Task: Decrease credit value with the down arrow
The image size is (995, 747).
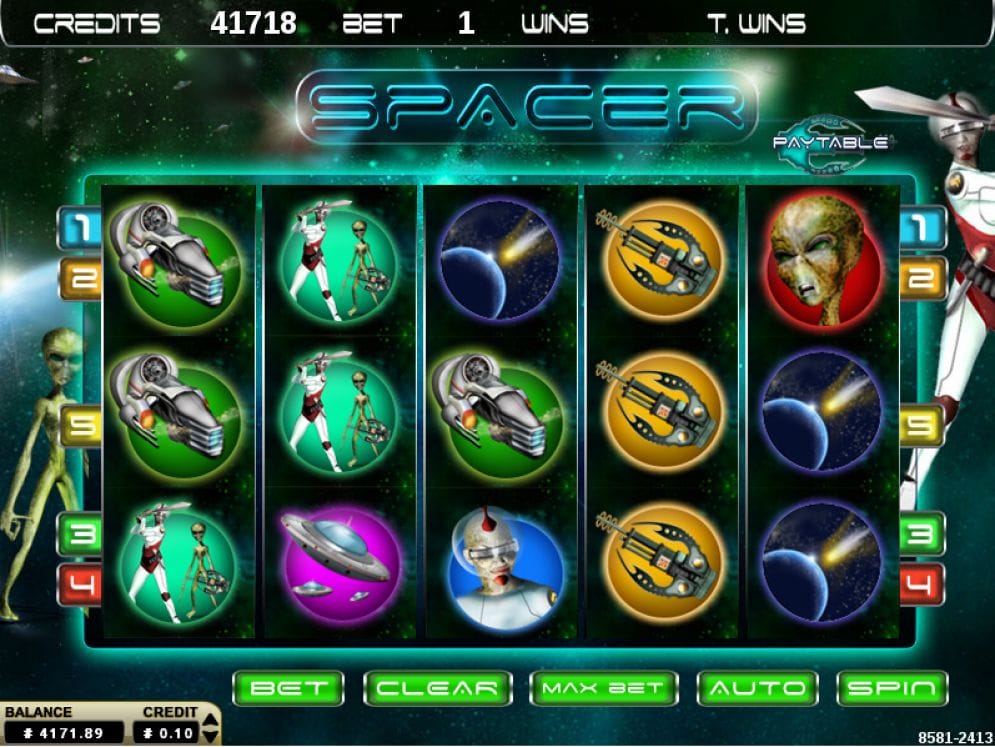Action: coord(210,735)
